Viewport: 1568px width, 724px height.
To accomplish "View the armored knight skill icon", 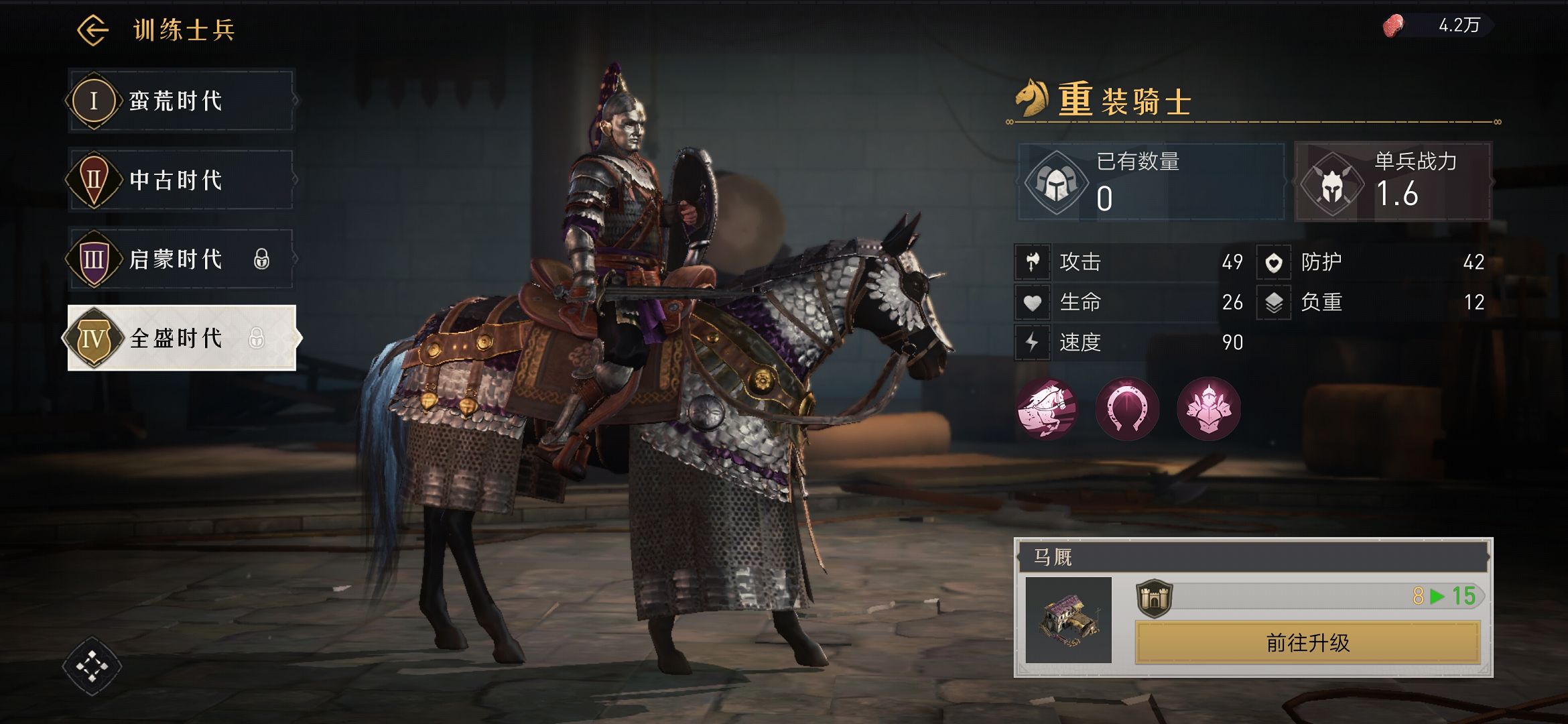I will point(1208,409).
